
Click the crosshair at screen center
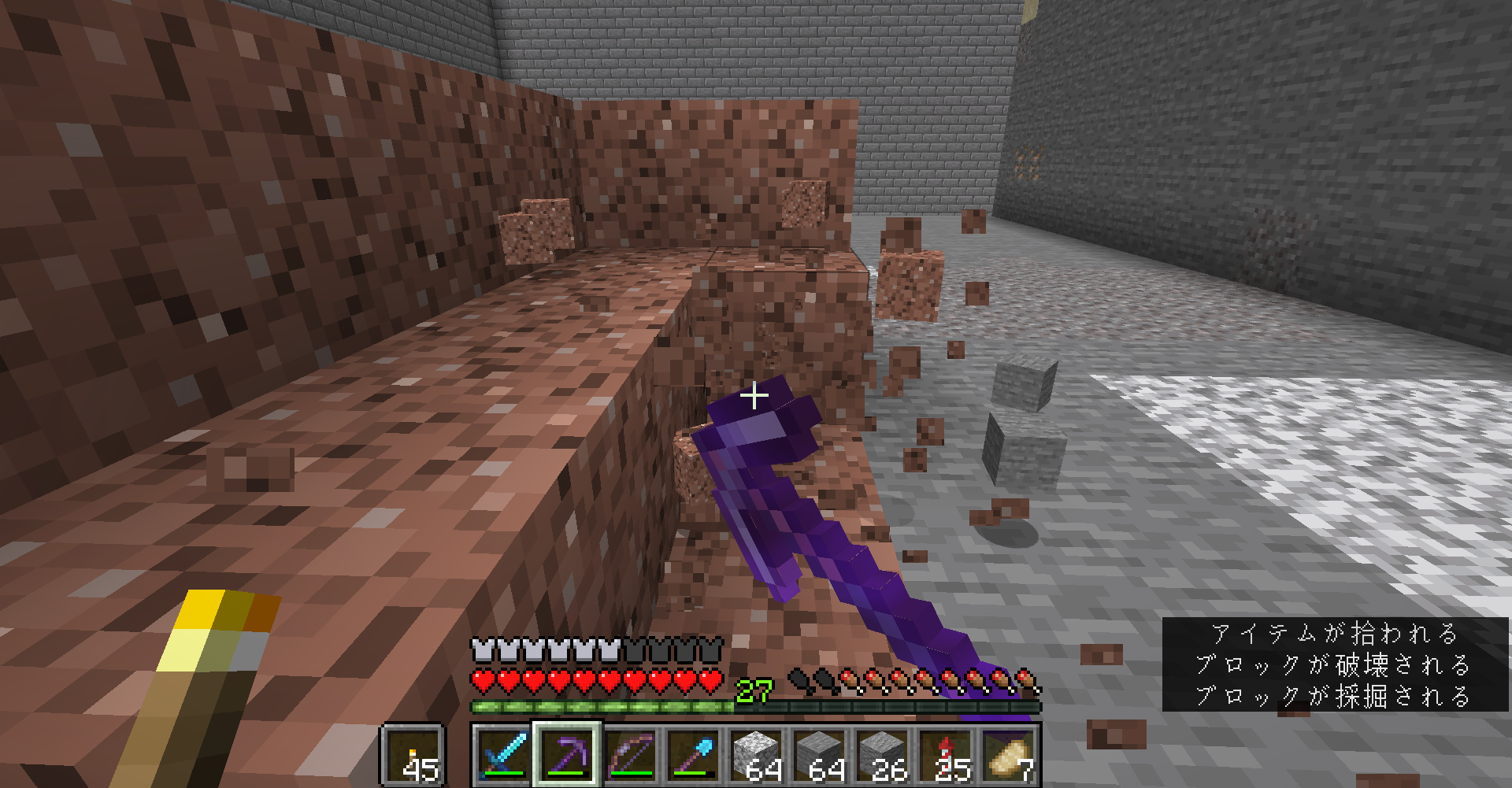coord(755,396)
